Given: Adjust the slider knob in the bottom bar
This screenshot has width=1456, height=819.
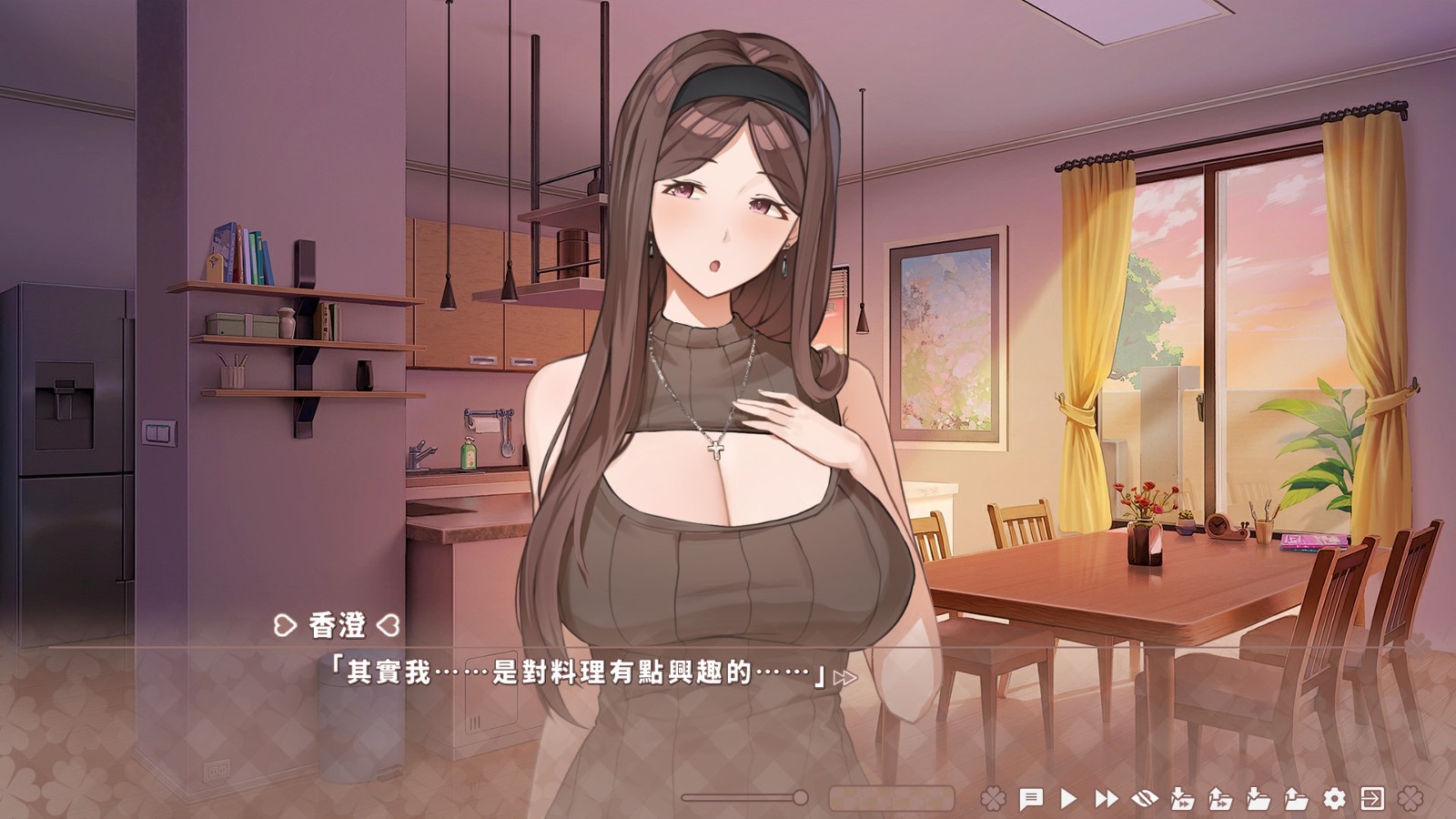Looking at the screenshot, I should pos(800,798).
